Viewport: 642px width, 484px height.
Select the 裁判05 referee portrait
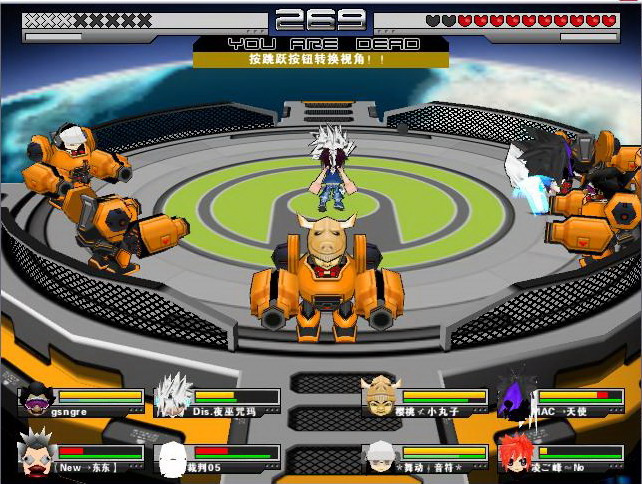coord(173,457)
